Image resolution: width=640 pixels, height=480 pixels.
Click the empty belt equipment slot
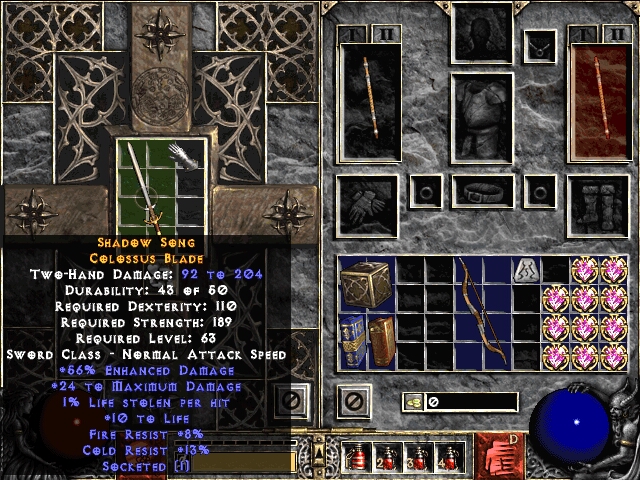click(485, 191)
